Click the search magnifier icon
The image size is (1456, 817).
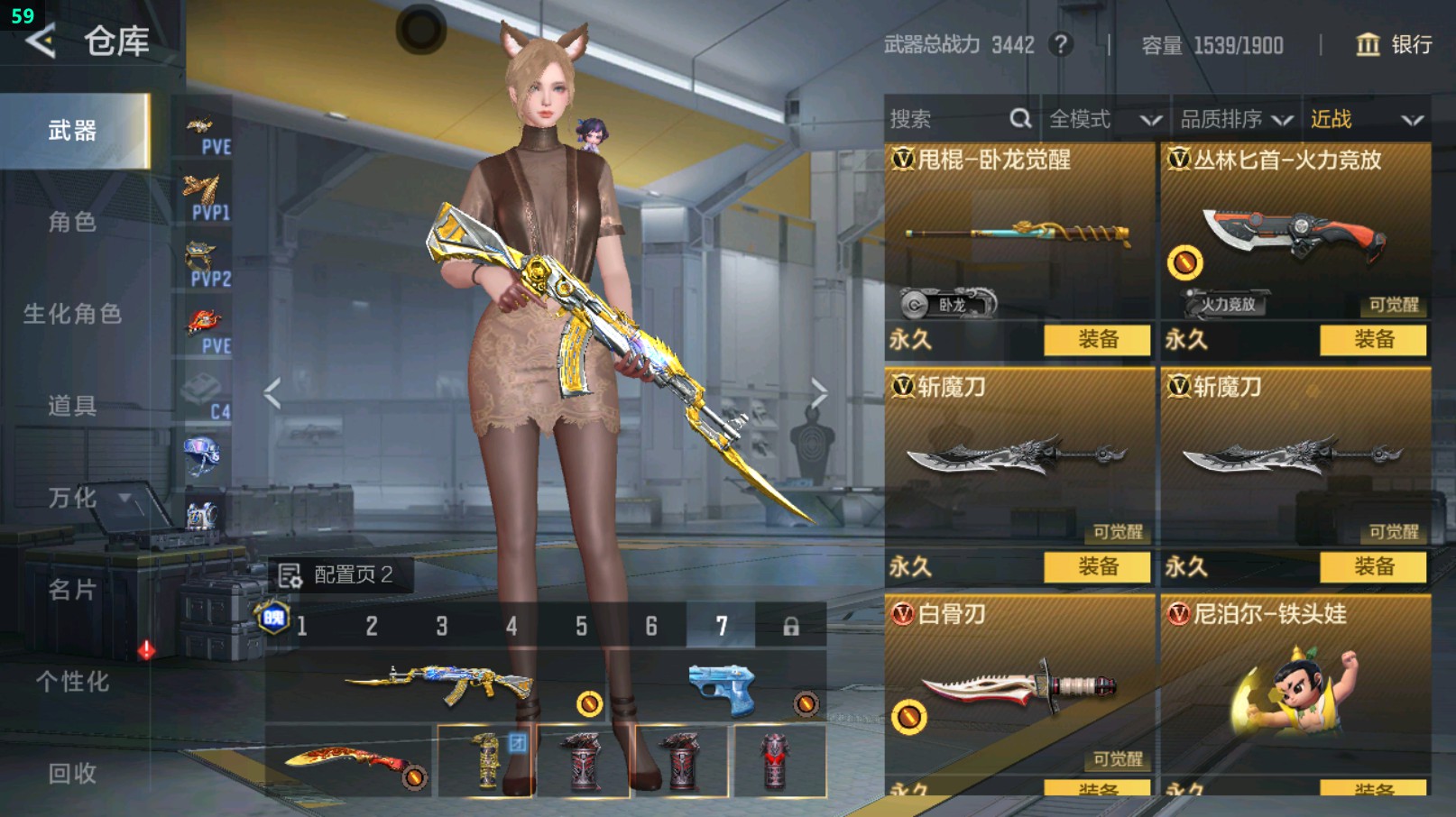click(1020, 118)
